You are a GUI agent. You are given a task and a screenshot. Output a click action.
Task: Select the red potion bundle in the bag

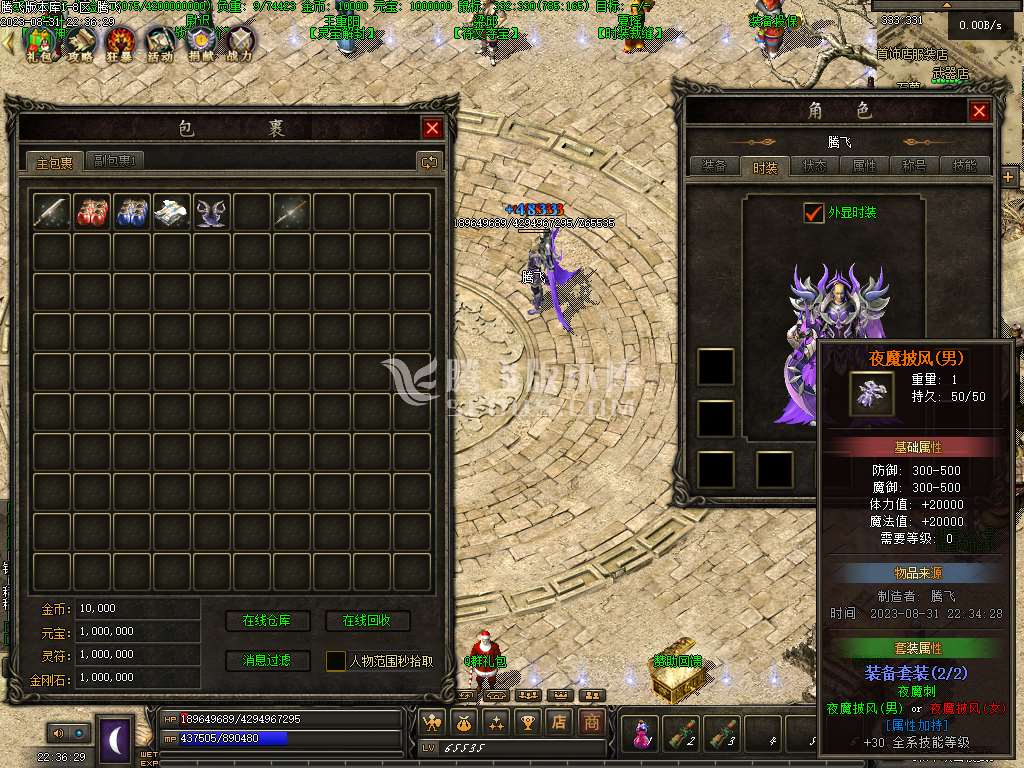(x=92, y=211)
